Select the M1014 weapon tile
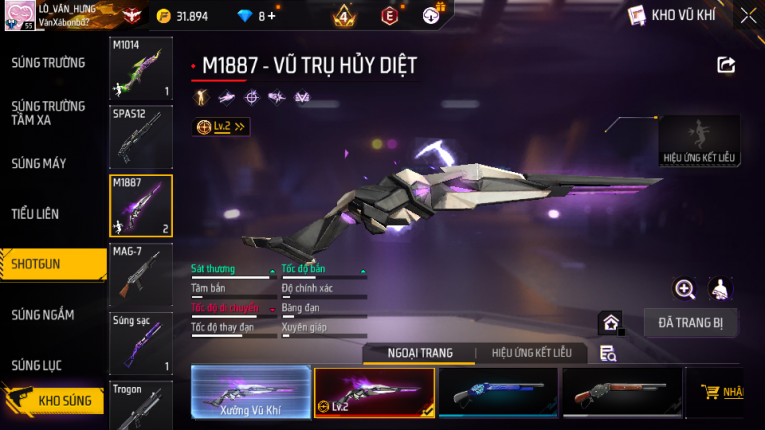Viewport: 765px width, 430px height. (140, 70)
